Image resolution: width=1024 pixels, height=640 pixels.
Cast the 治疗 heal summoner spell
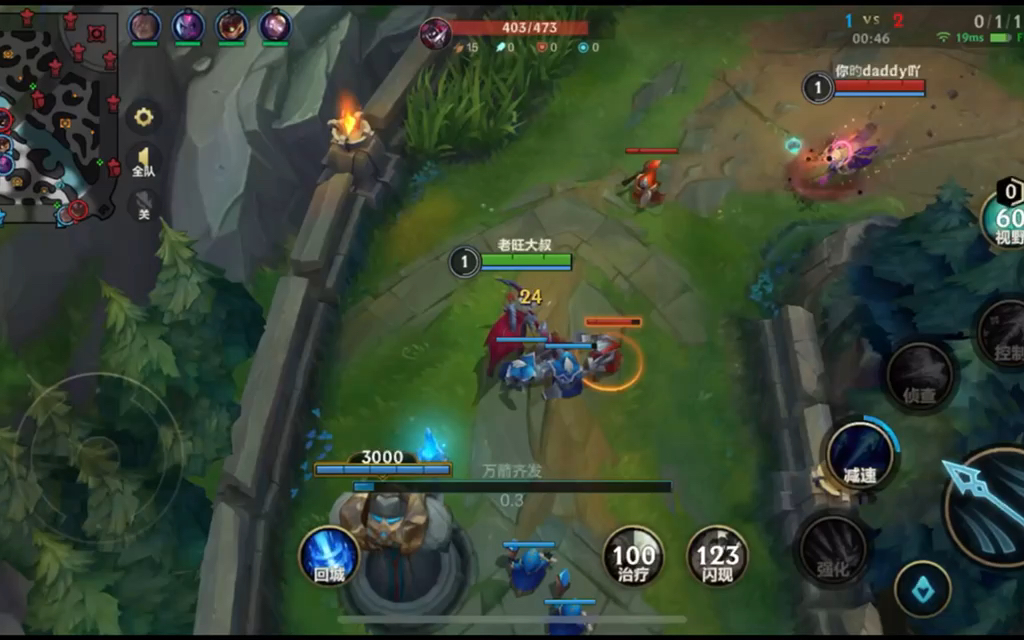633,555
